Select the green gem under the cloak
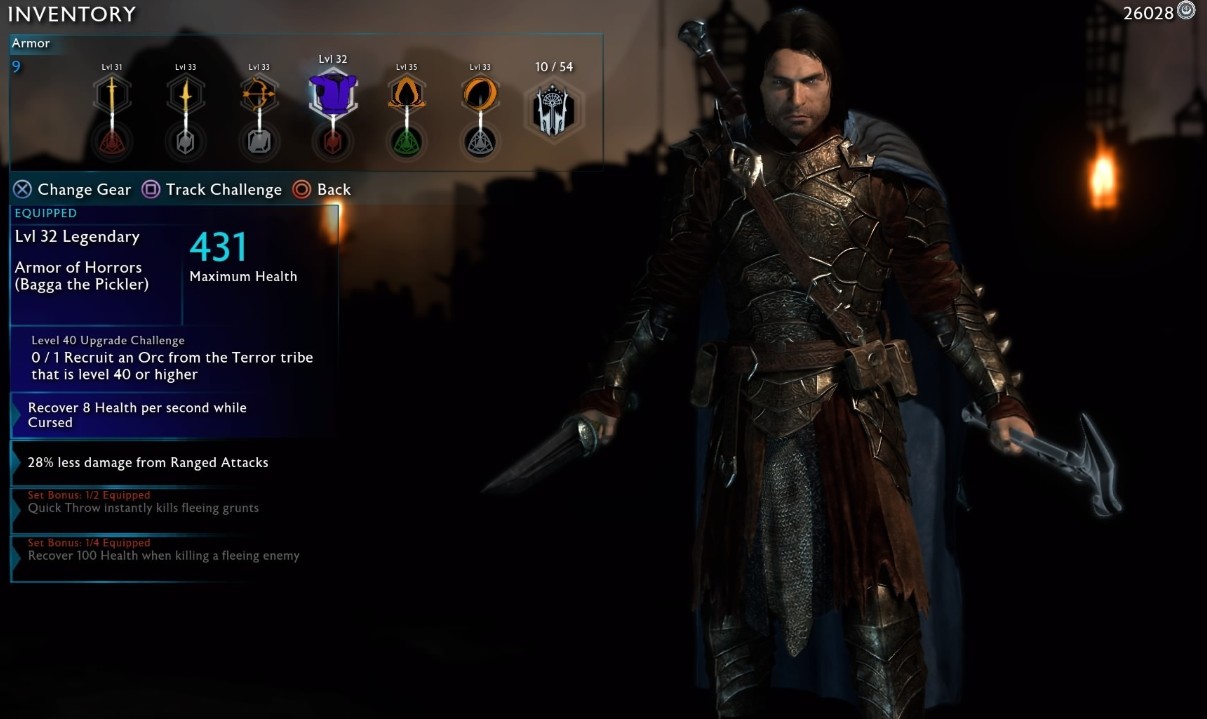This screenshot has width=1207, height=719. pyautogui.click(x=406, y=141)
